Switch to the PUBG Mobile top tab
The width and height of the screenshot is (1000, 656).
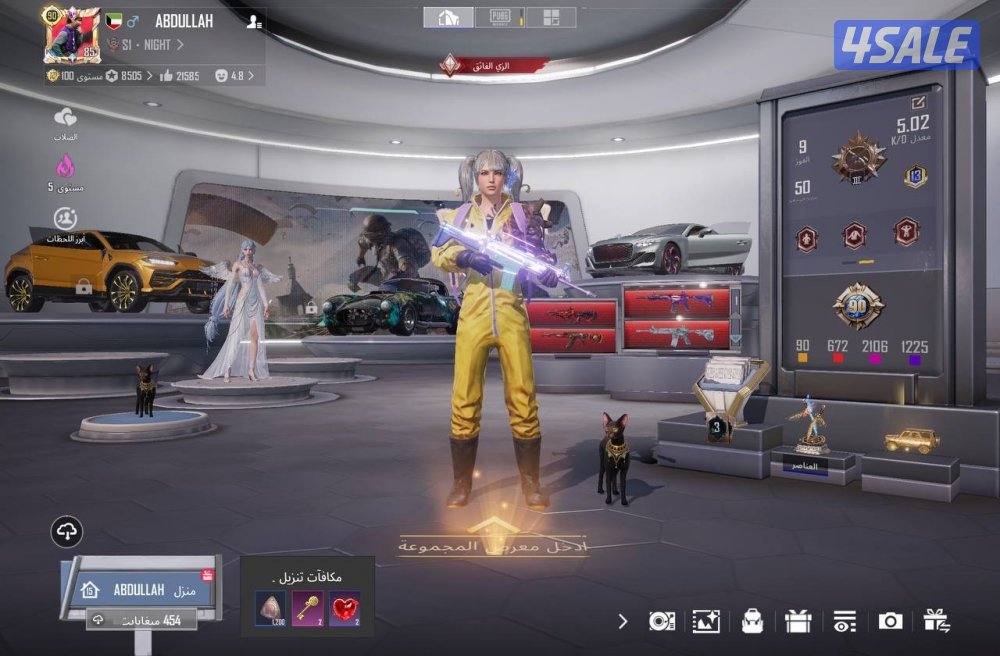pos(500,17)
